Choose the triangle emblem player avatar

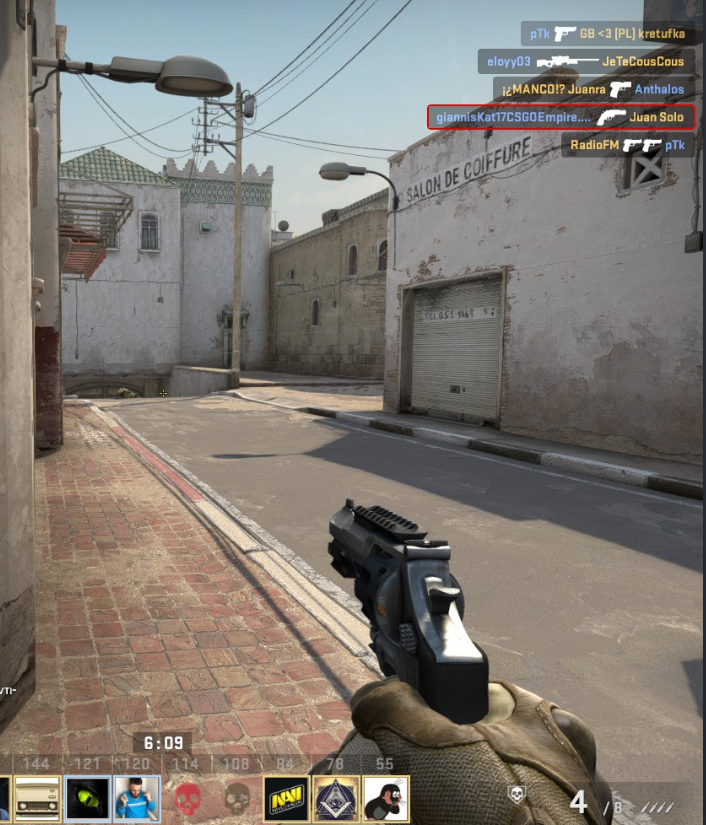(x=336, y=797)
